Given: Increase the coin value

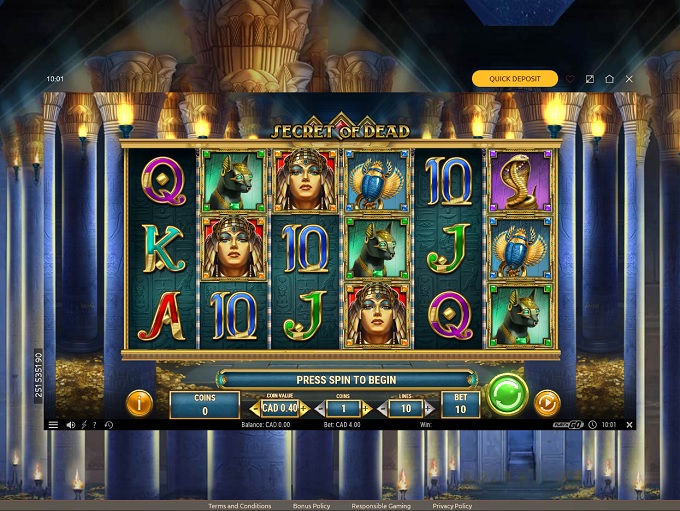Looking at the screenshot, I should tap(304, 409).
